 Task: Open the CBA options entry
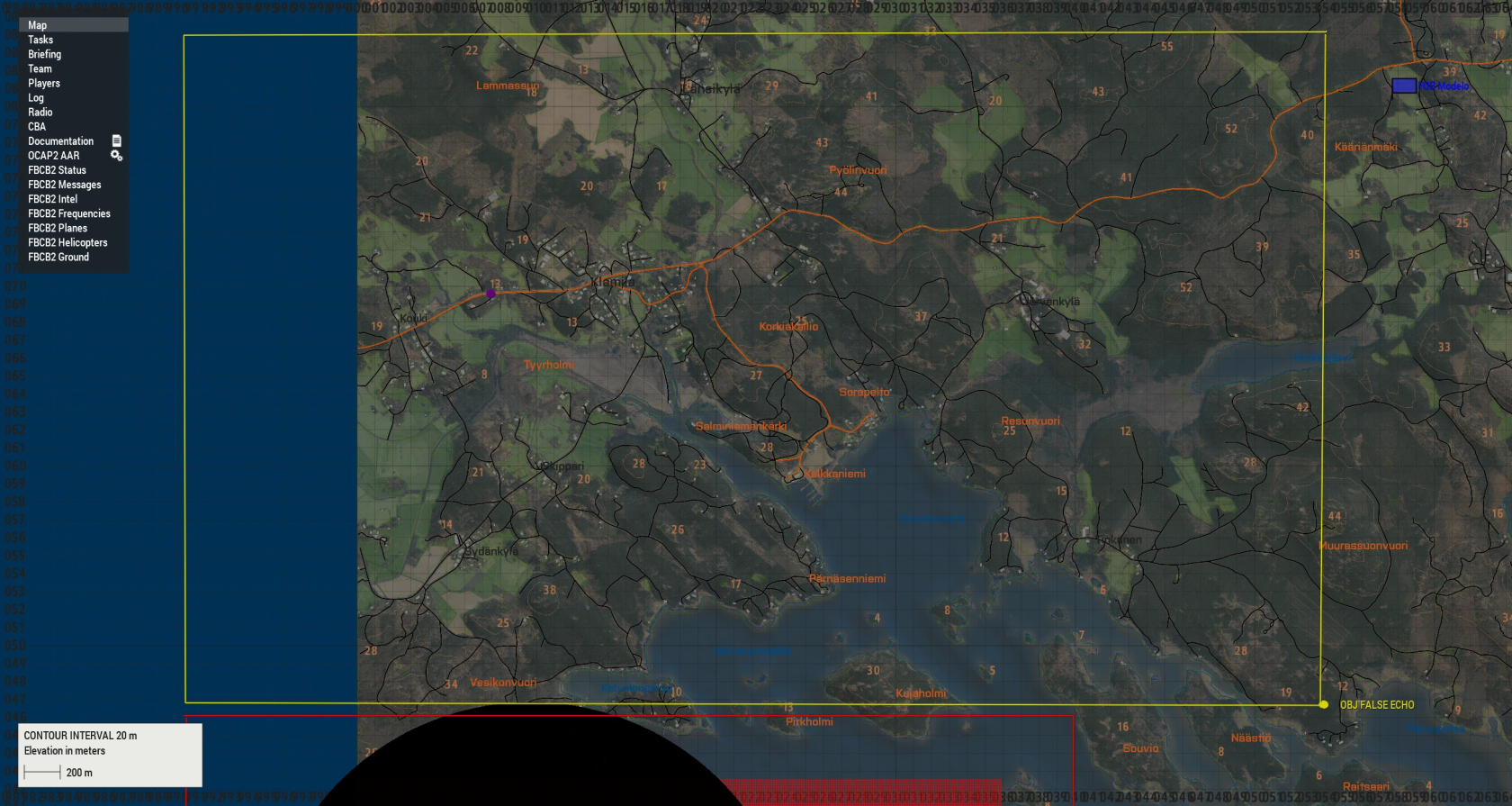pyautogui.click(x=36, y=126)
